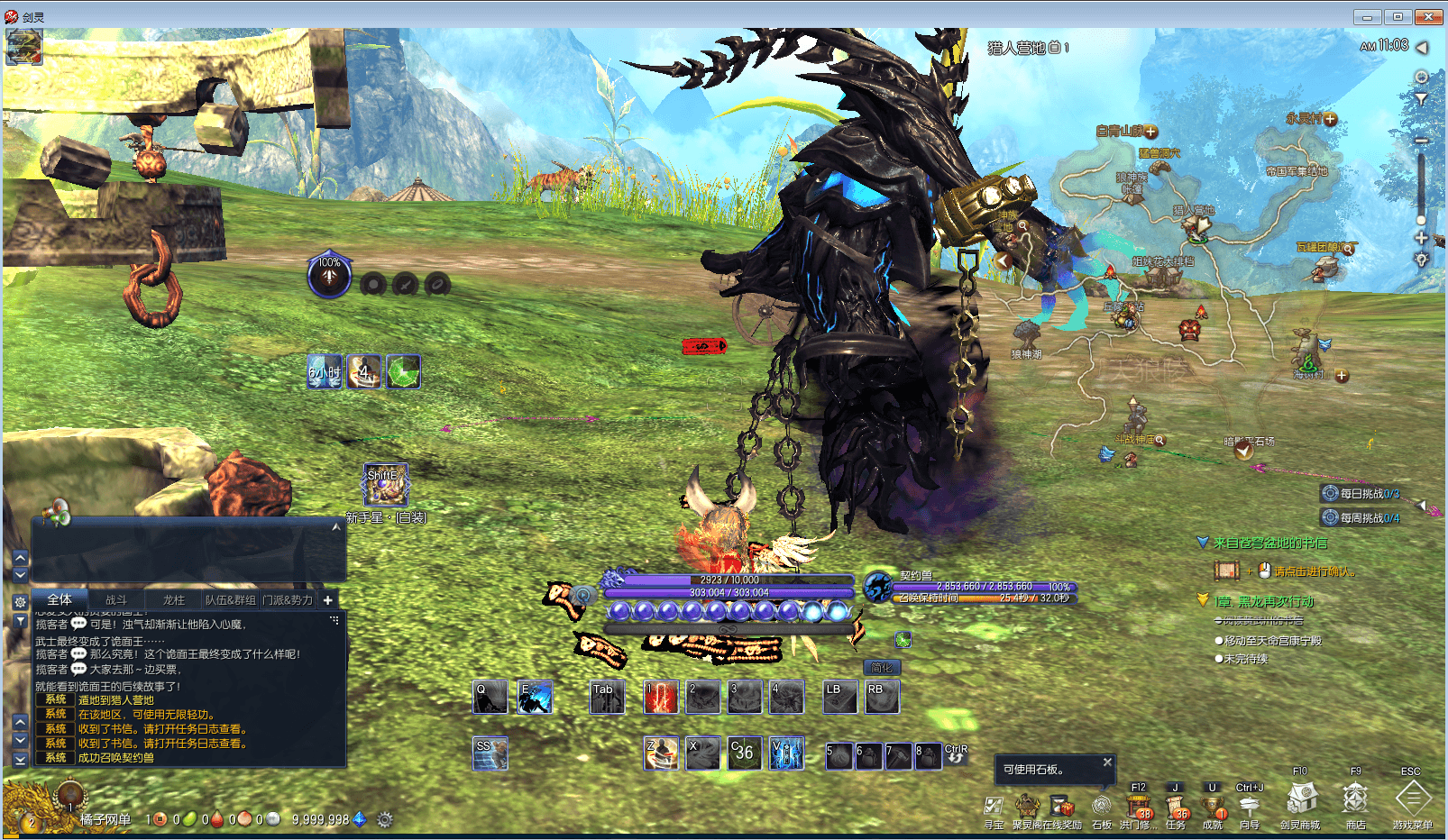
Task: Open the 任务 quest journal icon
Action: [x=1176, y=806]
